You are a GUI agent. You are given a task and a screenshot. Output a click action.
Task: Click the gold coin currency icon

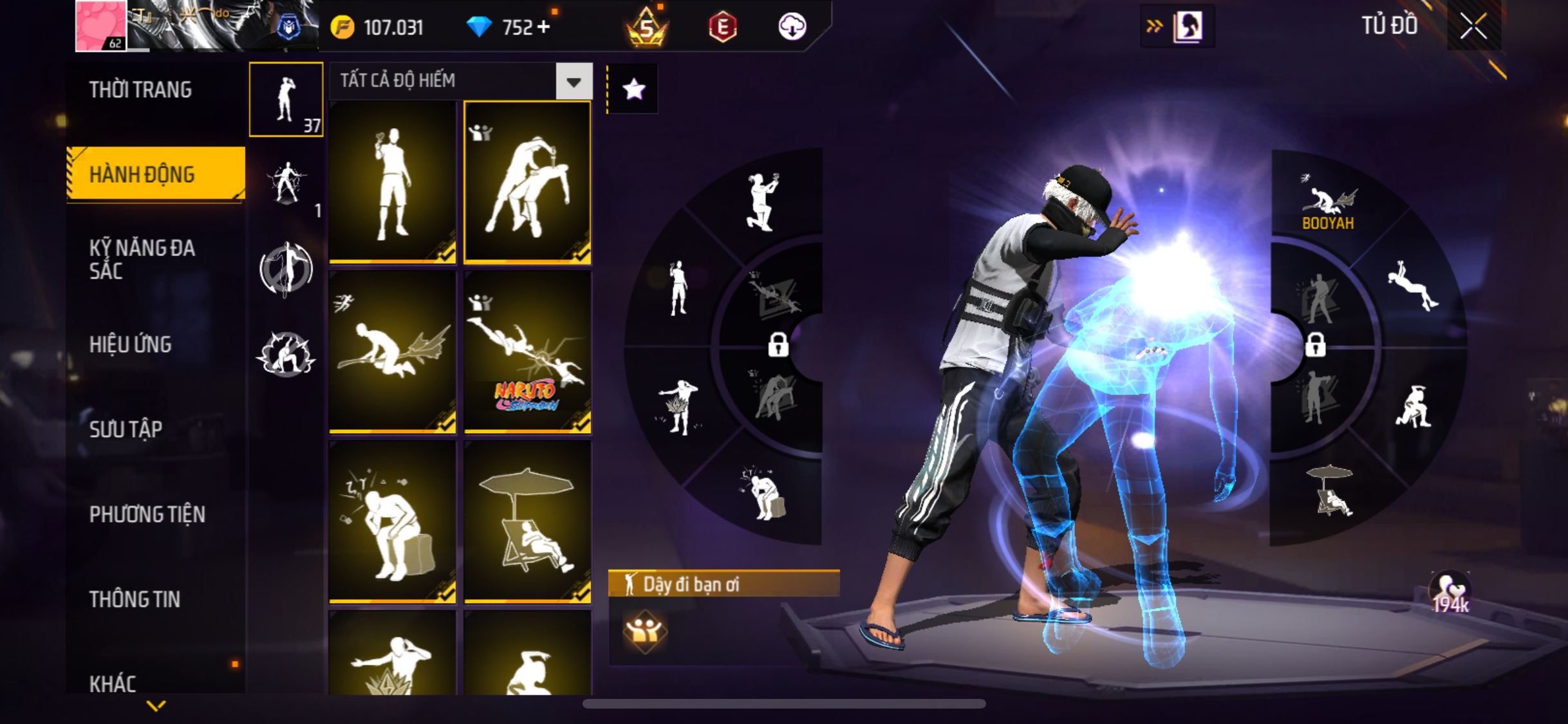(x=342, y=27)
